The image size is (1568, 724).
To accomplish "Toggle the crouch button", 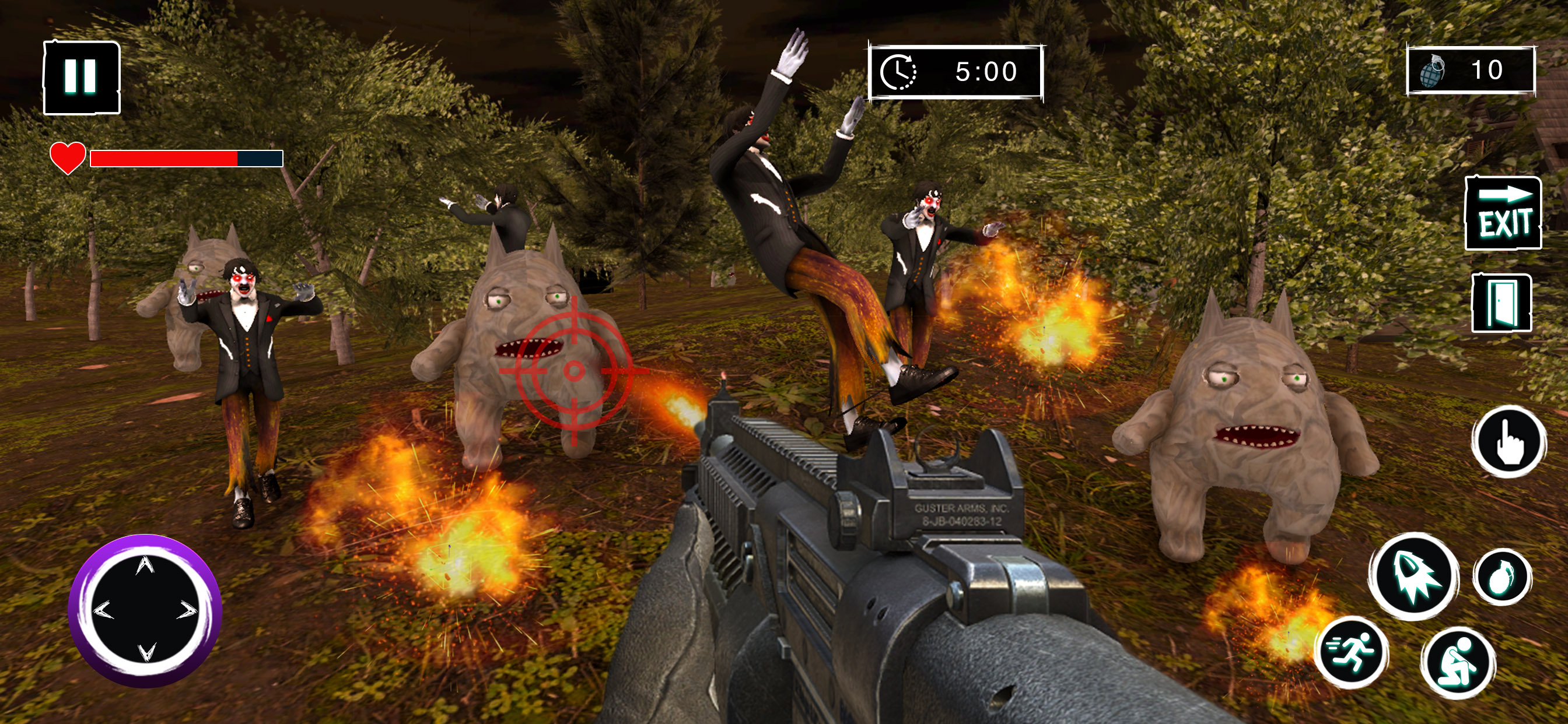I will pos(1458,662).
